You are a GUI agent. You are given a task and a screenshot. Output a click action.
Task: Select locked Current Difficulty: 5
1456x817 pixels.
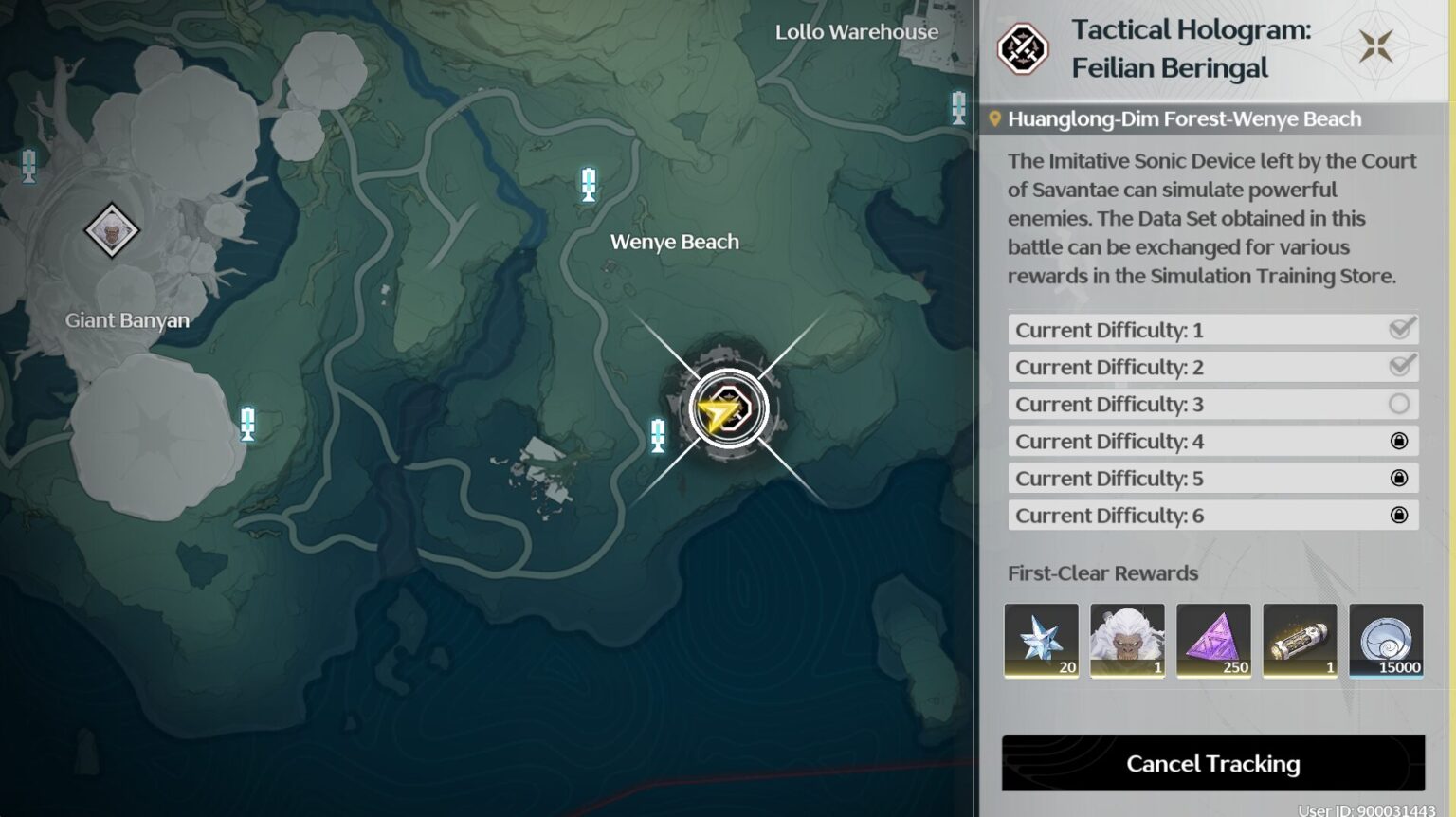tap(1212, 479)
